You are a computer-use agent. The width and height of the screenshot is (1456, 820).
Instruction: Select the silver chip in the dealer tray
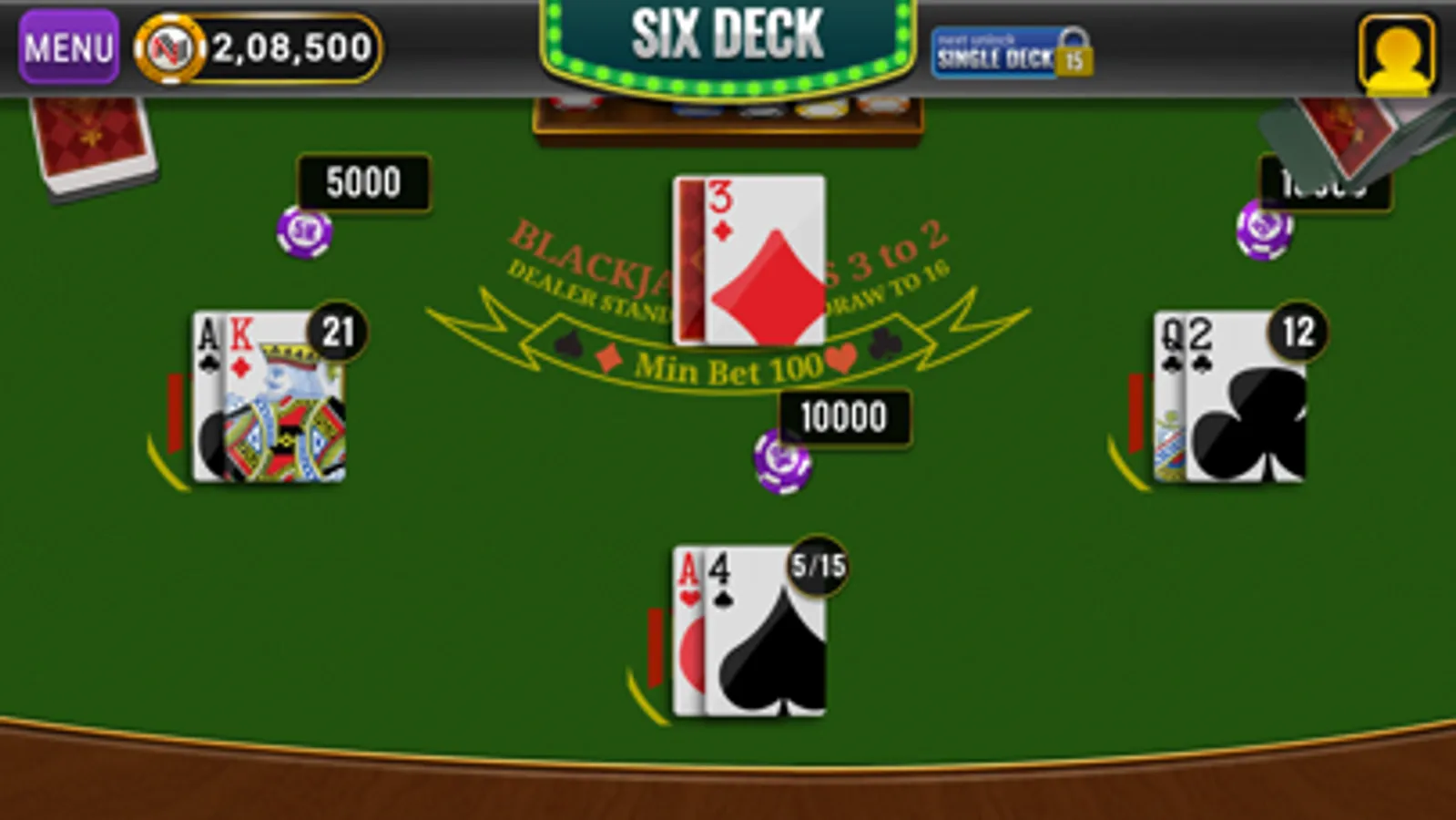[x=759, y=109]
